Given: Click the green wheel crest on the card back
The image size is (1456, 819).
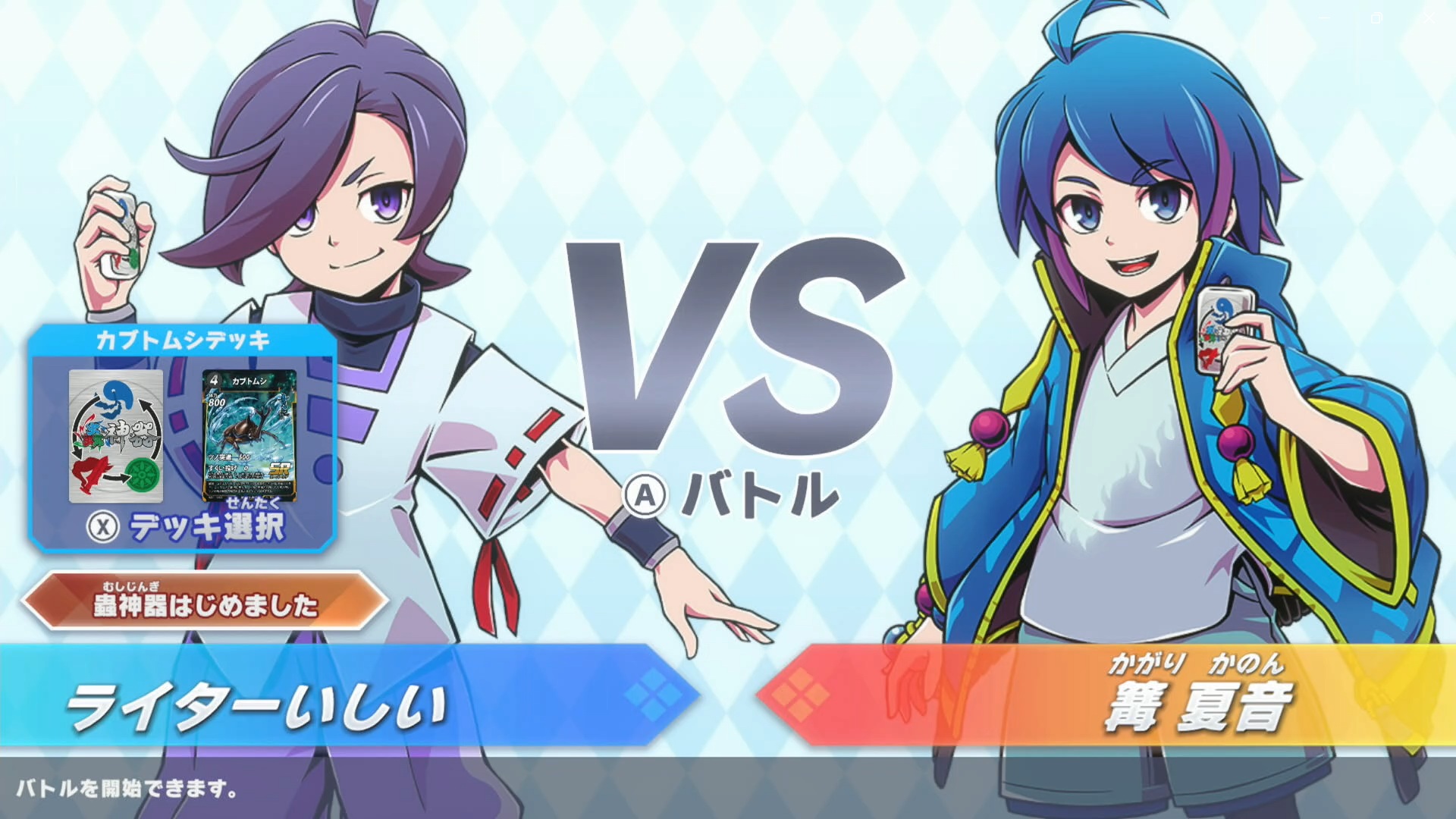Looking at the screenshot, I should click(x=141, y=474).
